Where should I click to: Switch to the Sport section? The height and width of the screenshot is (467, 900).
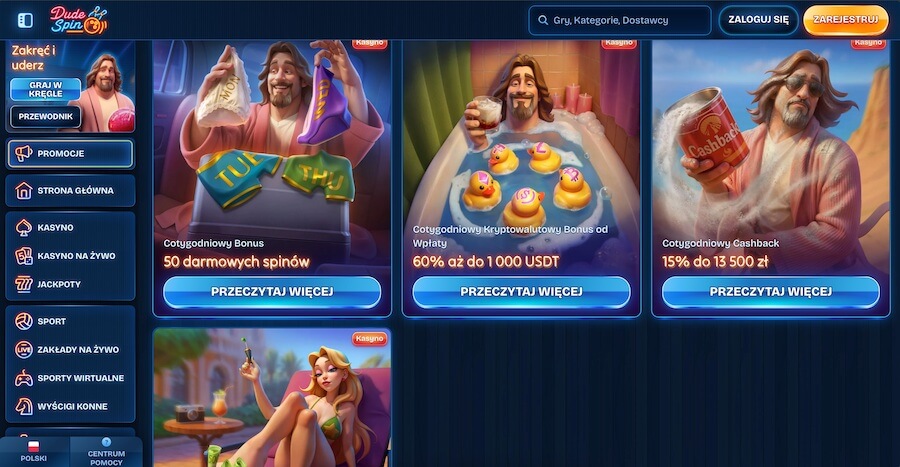(x=70, y=322)
